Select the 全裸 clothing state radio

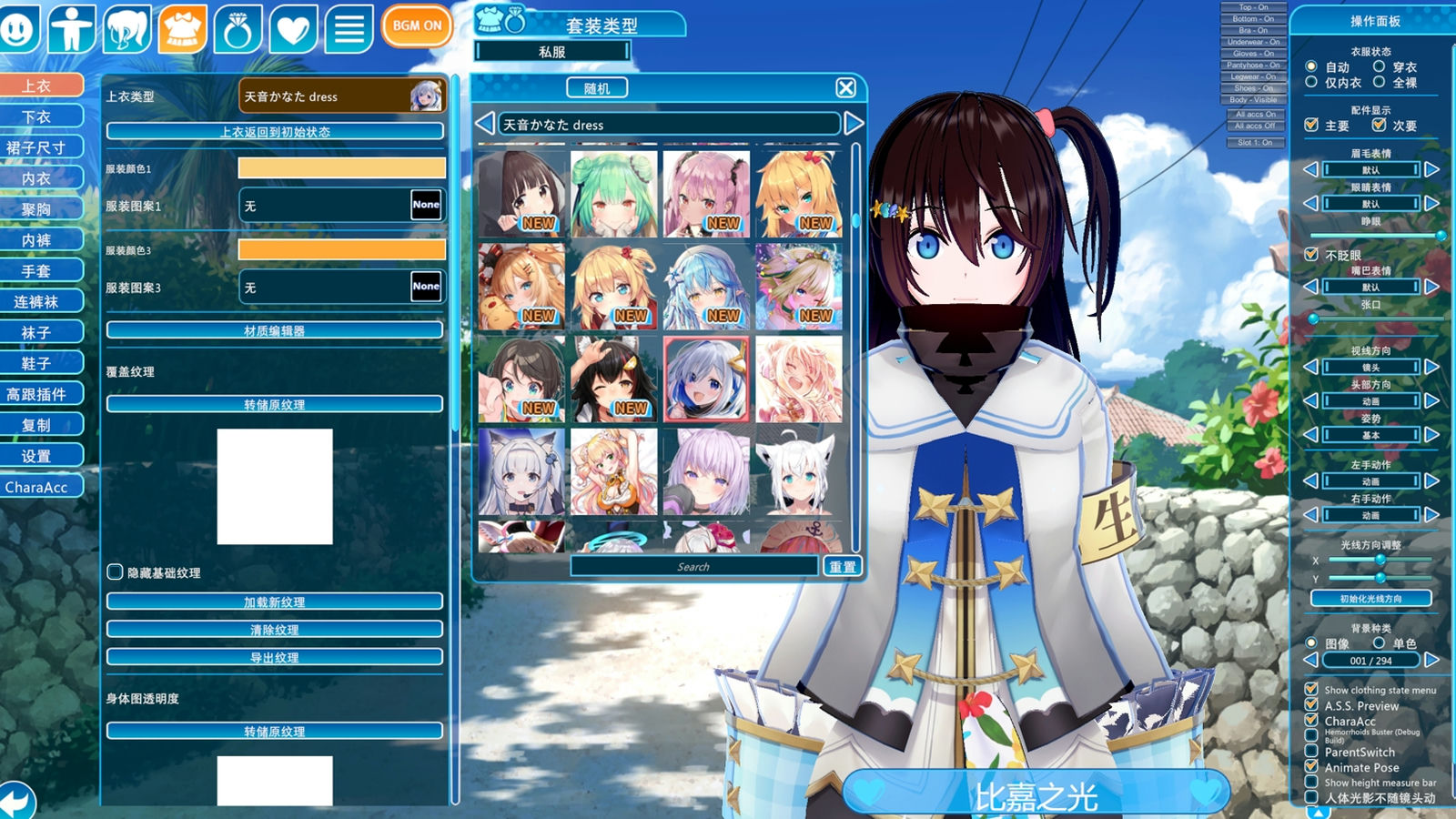(1380, 82)
